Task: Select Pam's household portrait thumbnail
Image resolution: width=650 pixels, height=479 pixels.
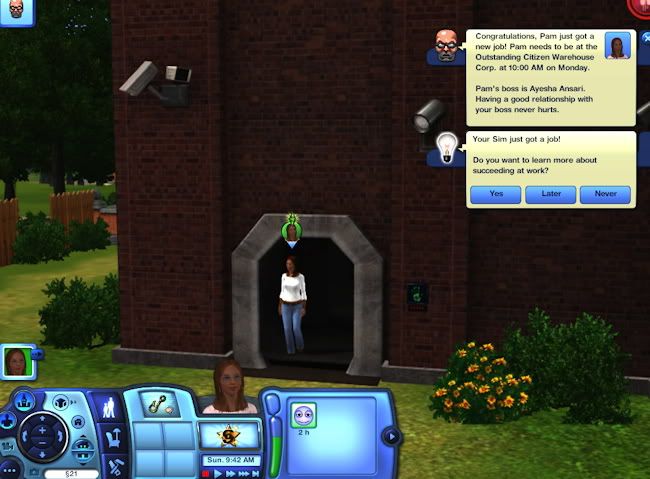Action: click(17, 361)
